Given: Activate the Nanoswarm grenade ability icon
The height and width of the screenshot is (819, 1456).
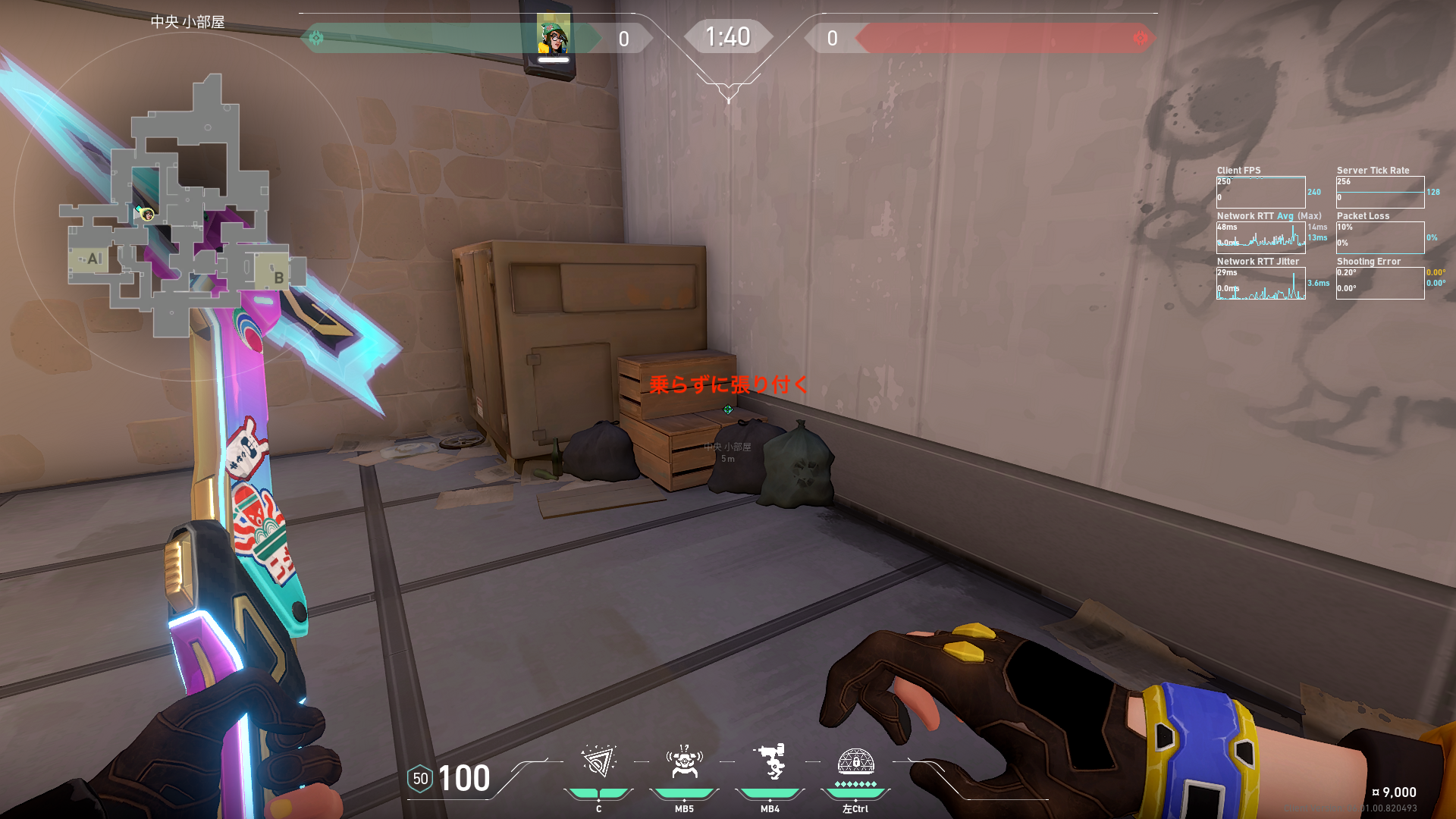Looking at the screenshot, I should pos(598,762).
